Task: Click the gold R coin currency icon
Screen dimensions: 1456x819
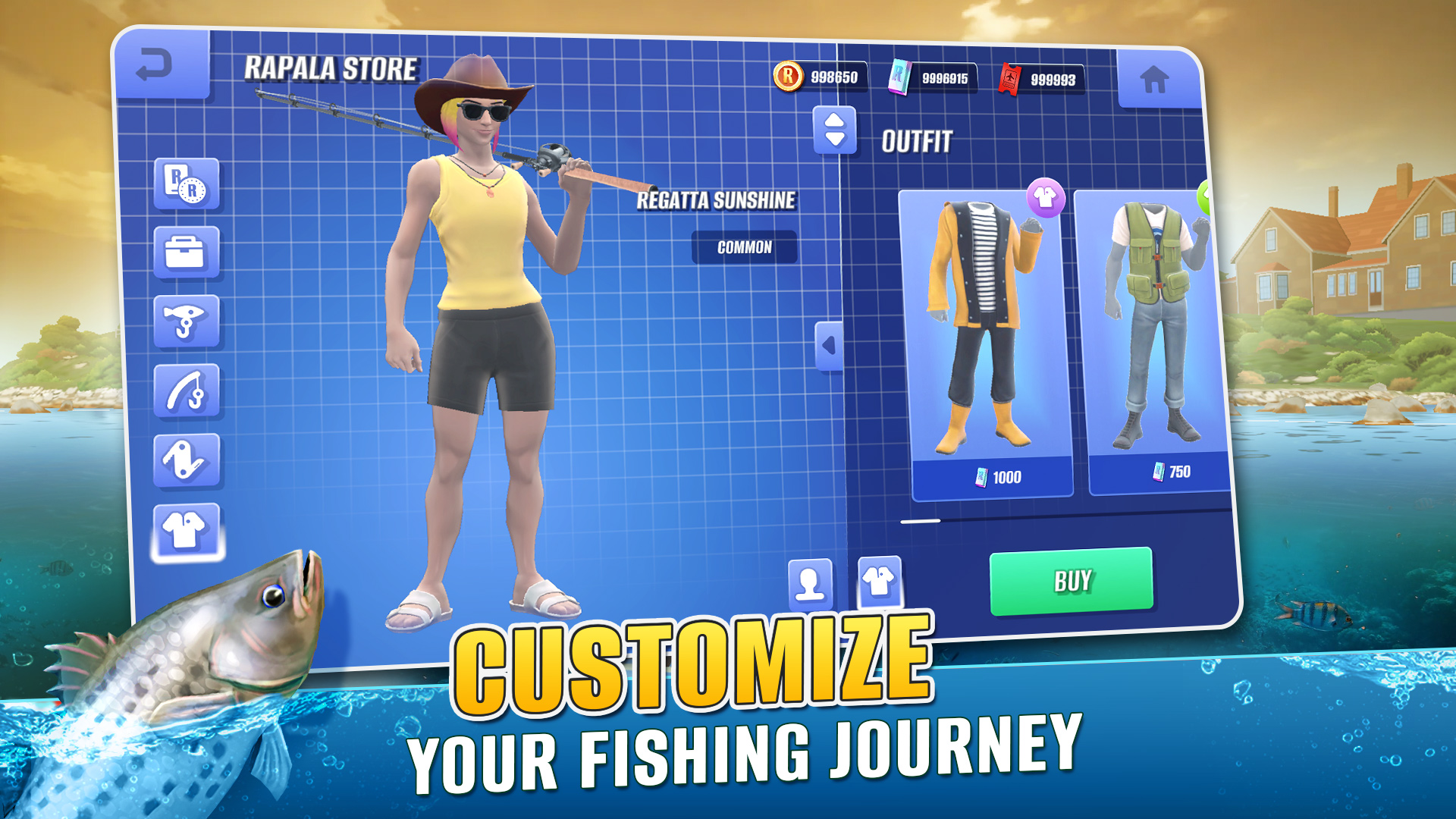Action: [787, 76]
